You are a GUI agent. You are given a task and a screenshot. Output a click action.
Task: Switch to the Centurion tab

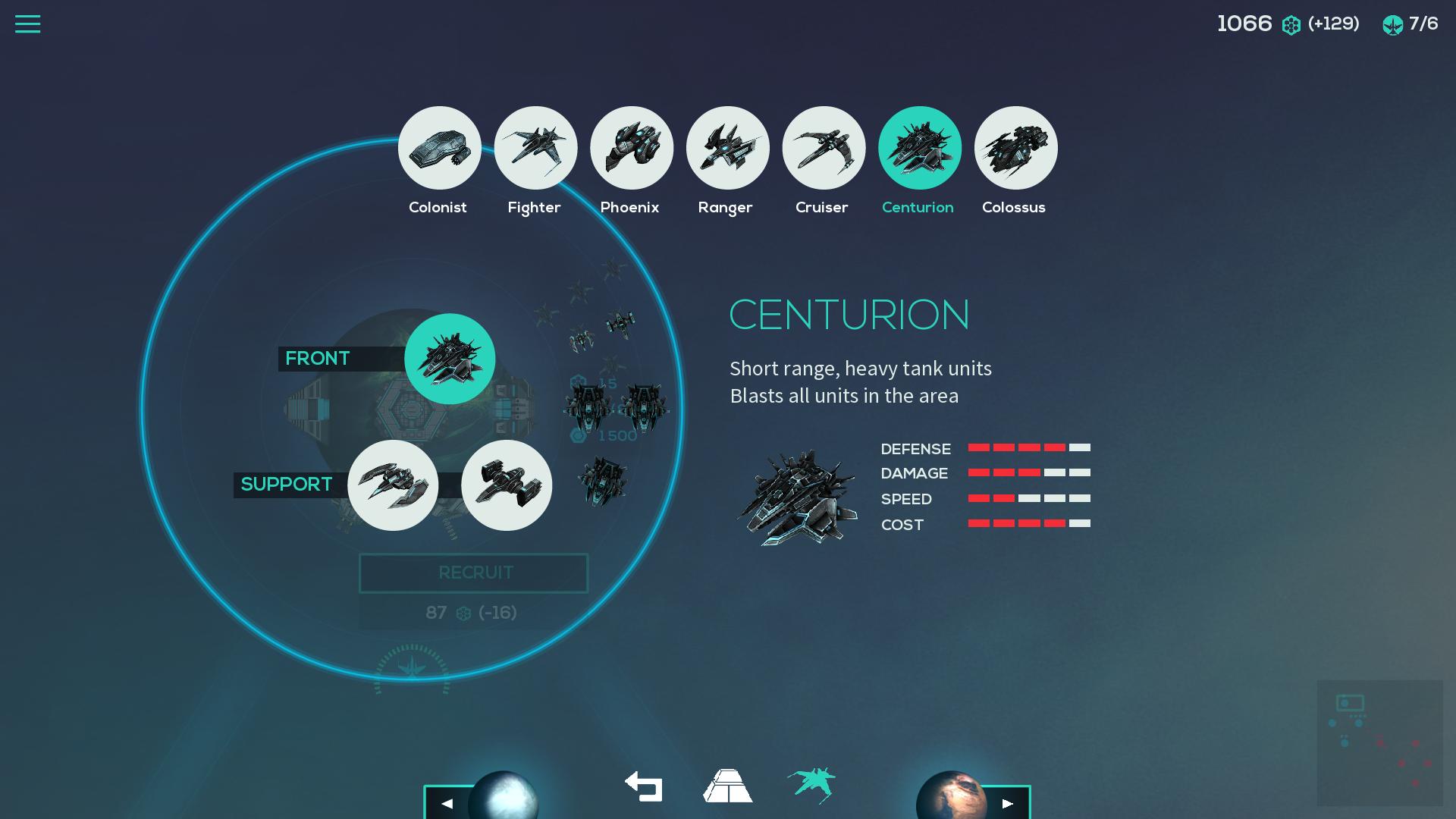pyautogui.click(x=919, y=148)
